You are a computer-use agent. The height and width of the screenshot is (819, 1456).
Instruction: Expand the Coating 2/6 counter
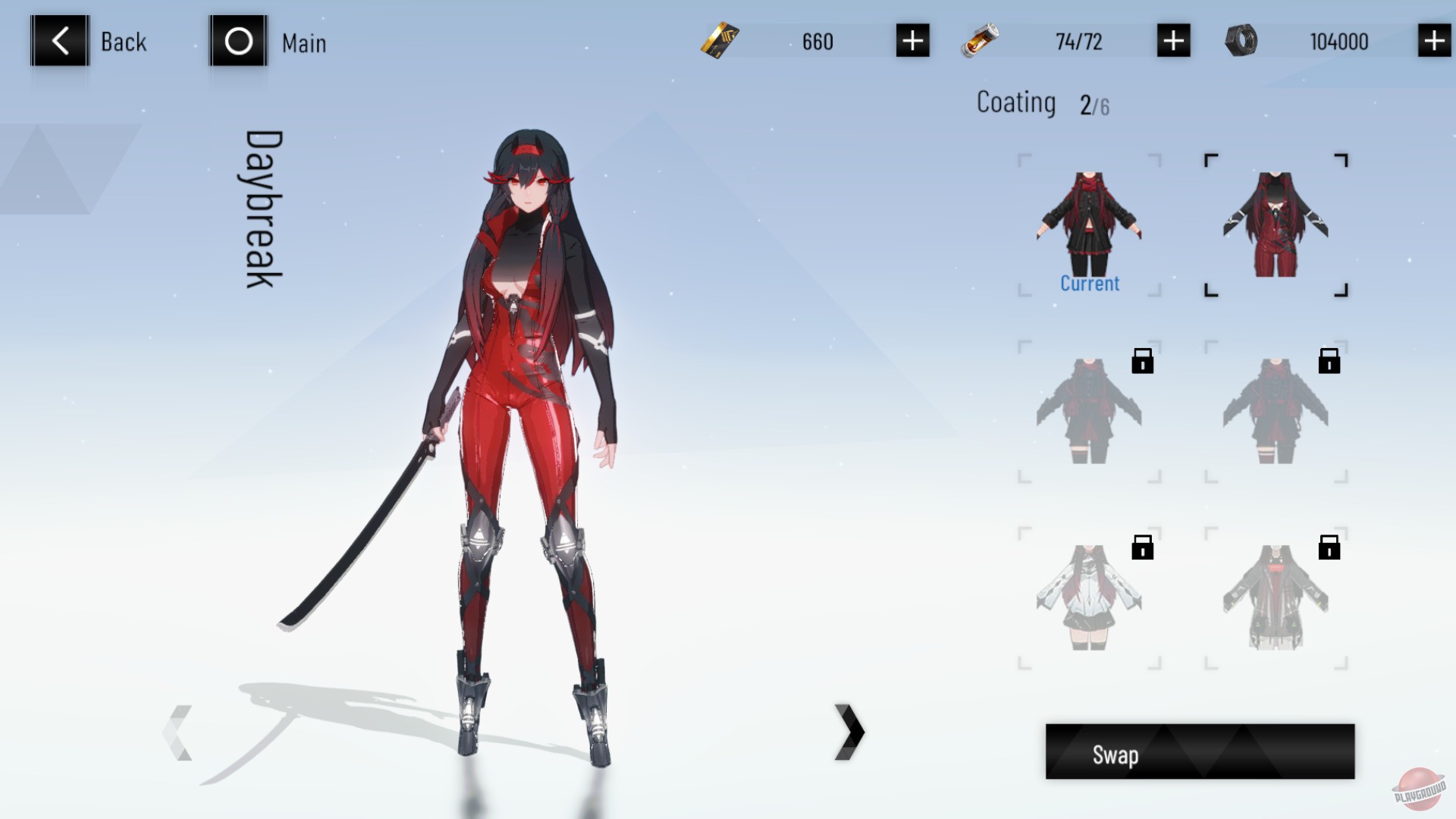[1094, 104]
